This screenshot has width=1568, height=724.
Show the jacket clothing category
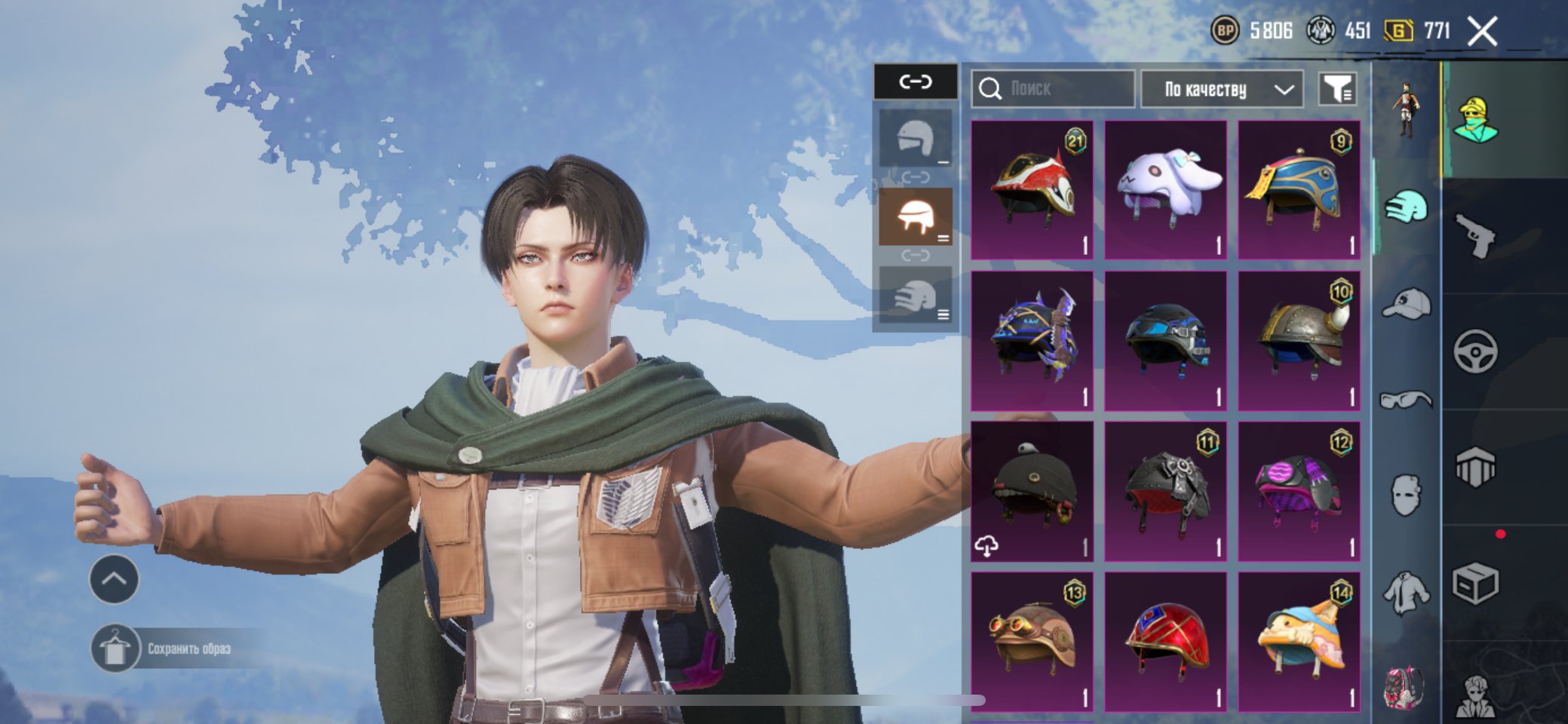(1407, 592)
